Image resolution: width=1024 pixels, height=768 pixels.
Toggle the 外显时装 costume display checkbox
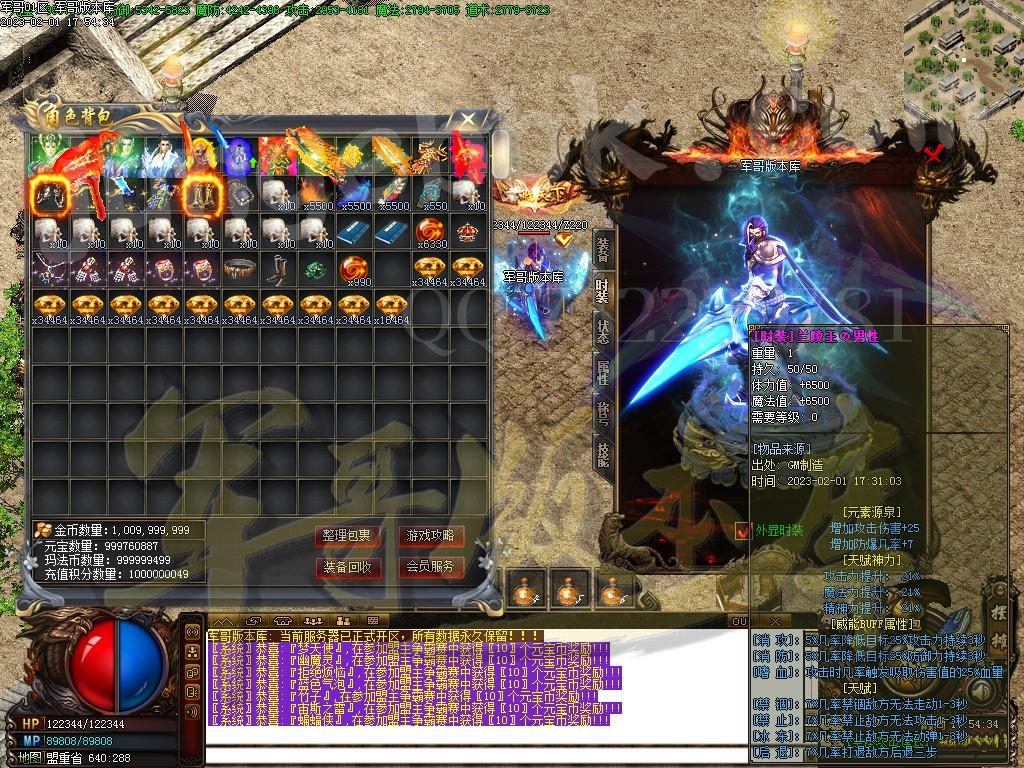[x=742, y=531]
